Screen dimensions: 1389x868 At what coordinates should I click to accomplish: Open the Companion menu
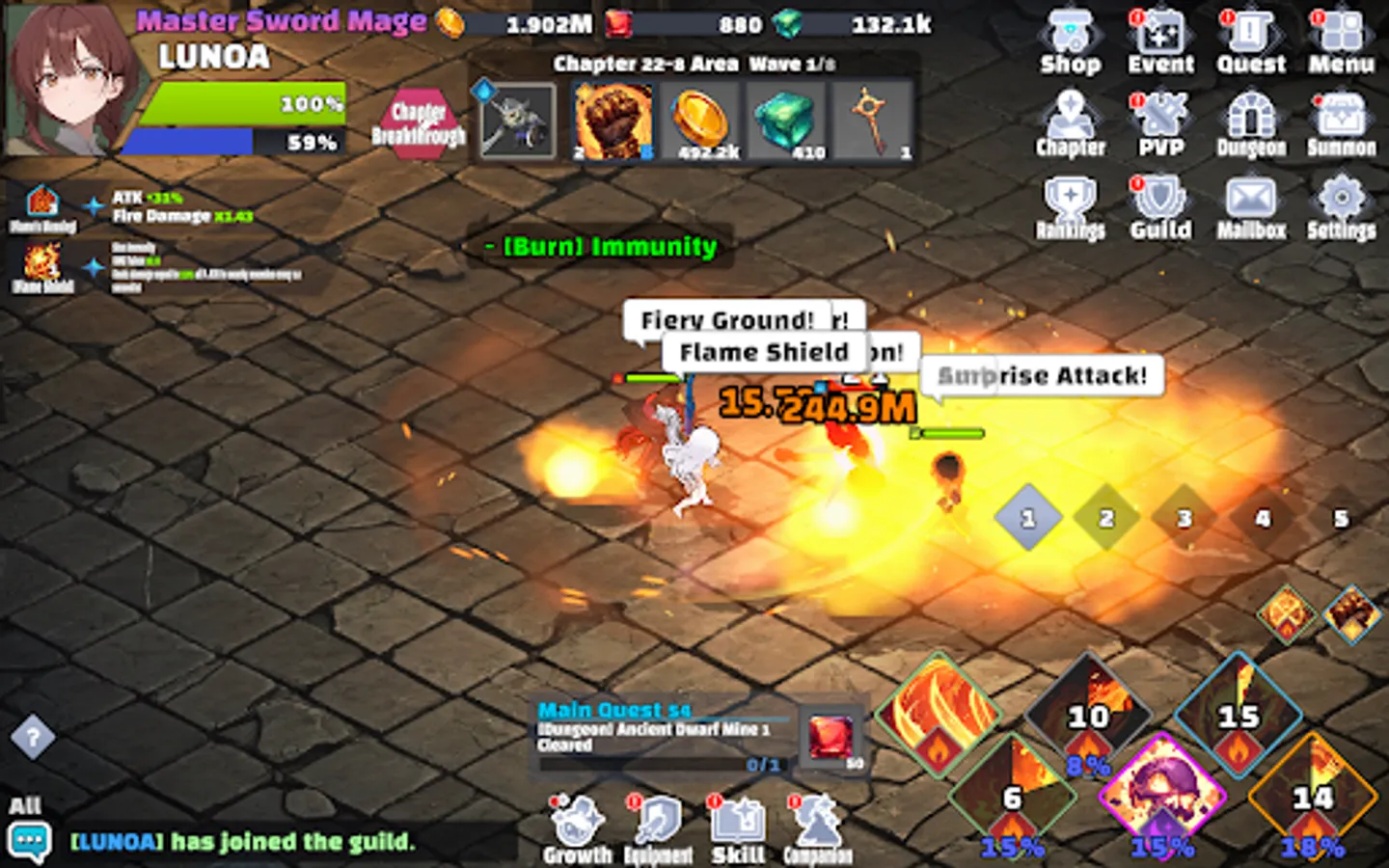point(817,827)
